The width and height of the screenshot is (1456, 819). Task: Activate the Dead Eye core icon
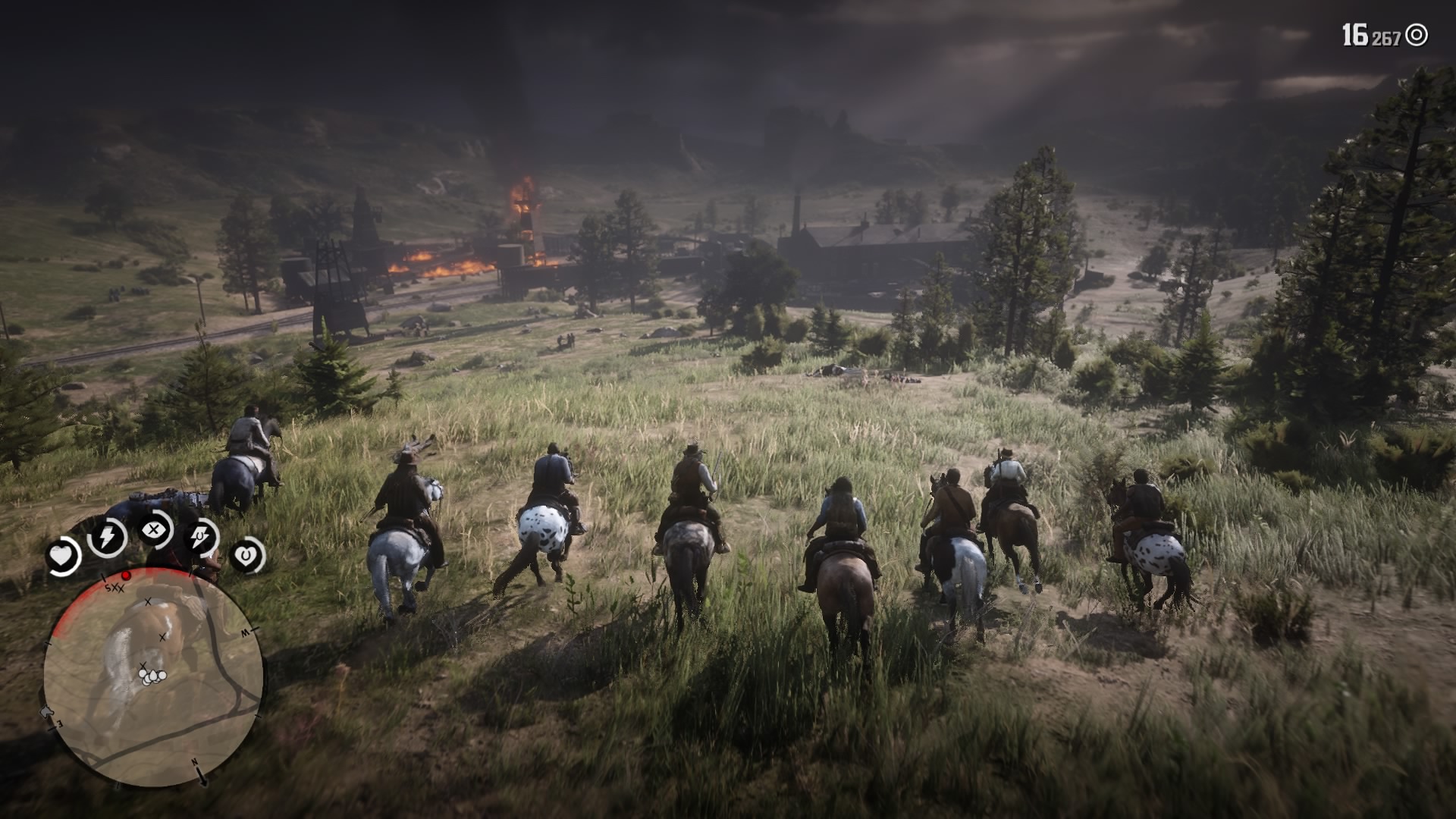pos(155,529)
